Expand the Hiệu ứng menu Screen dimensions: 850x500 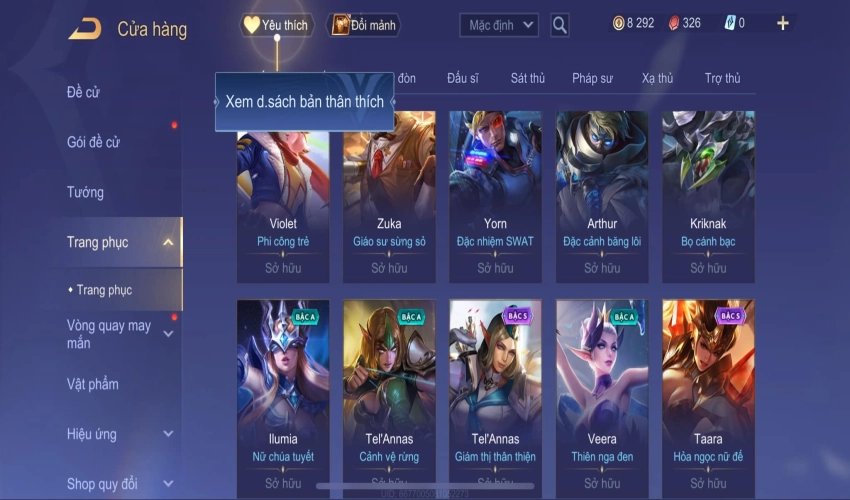(167, 434)
